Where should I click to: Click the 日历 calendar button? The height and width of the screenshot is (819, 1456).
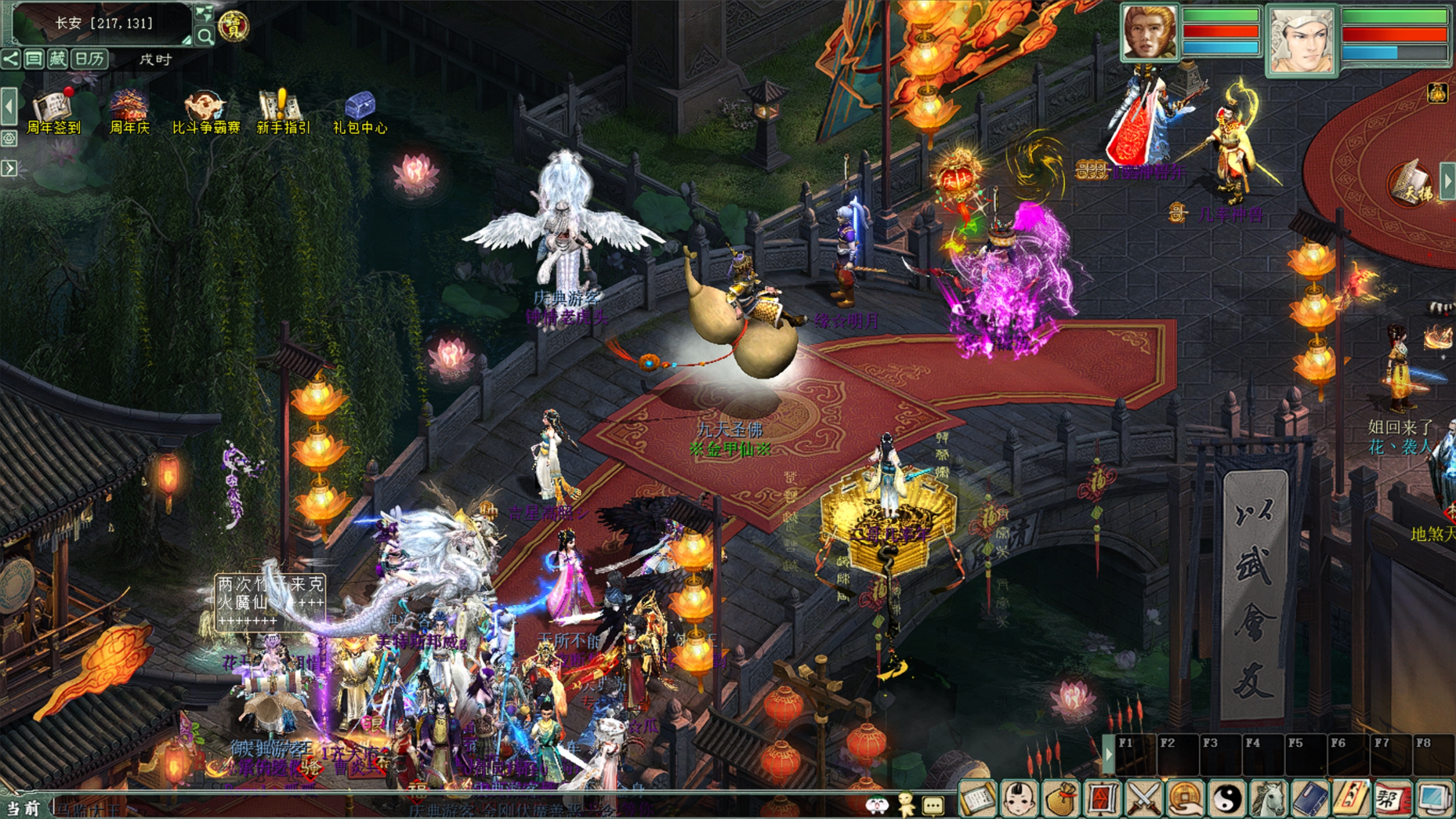89,59
